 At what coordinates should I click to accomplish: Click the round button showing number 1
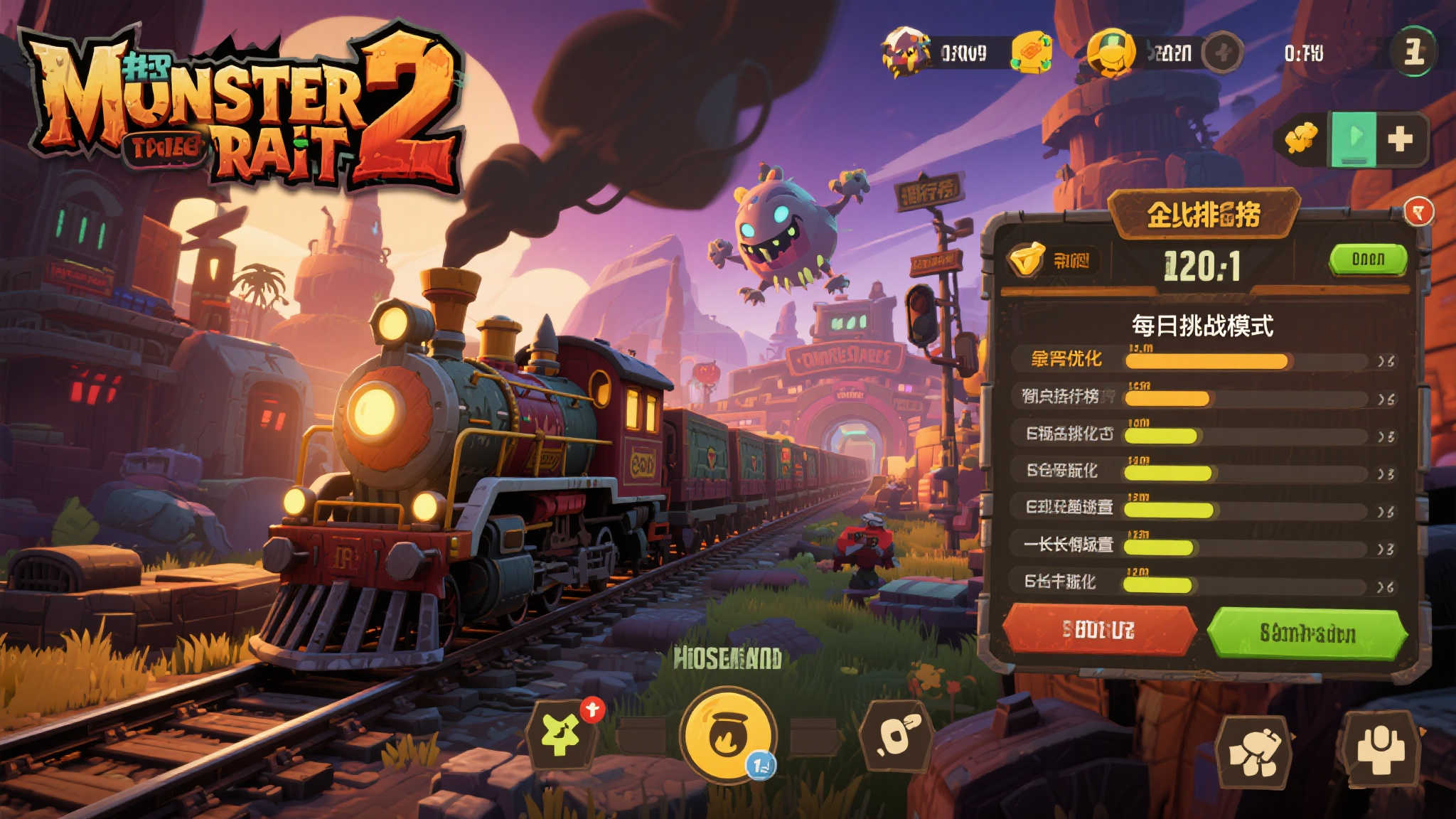[x=1413, y=52]
